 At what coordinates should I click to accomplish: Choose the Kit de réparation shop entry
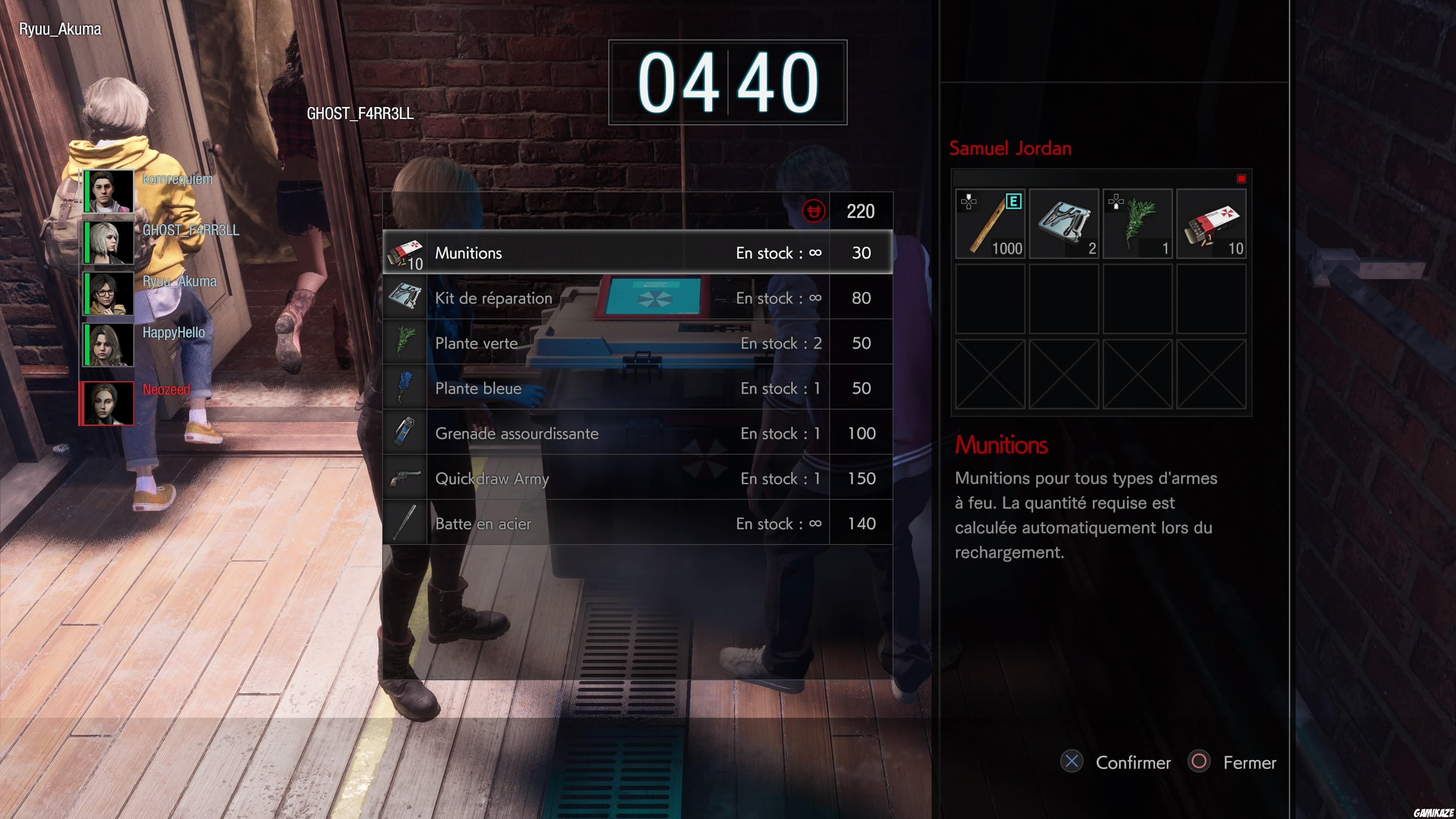[637, 298]
